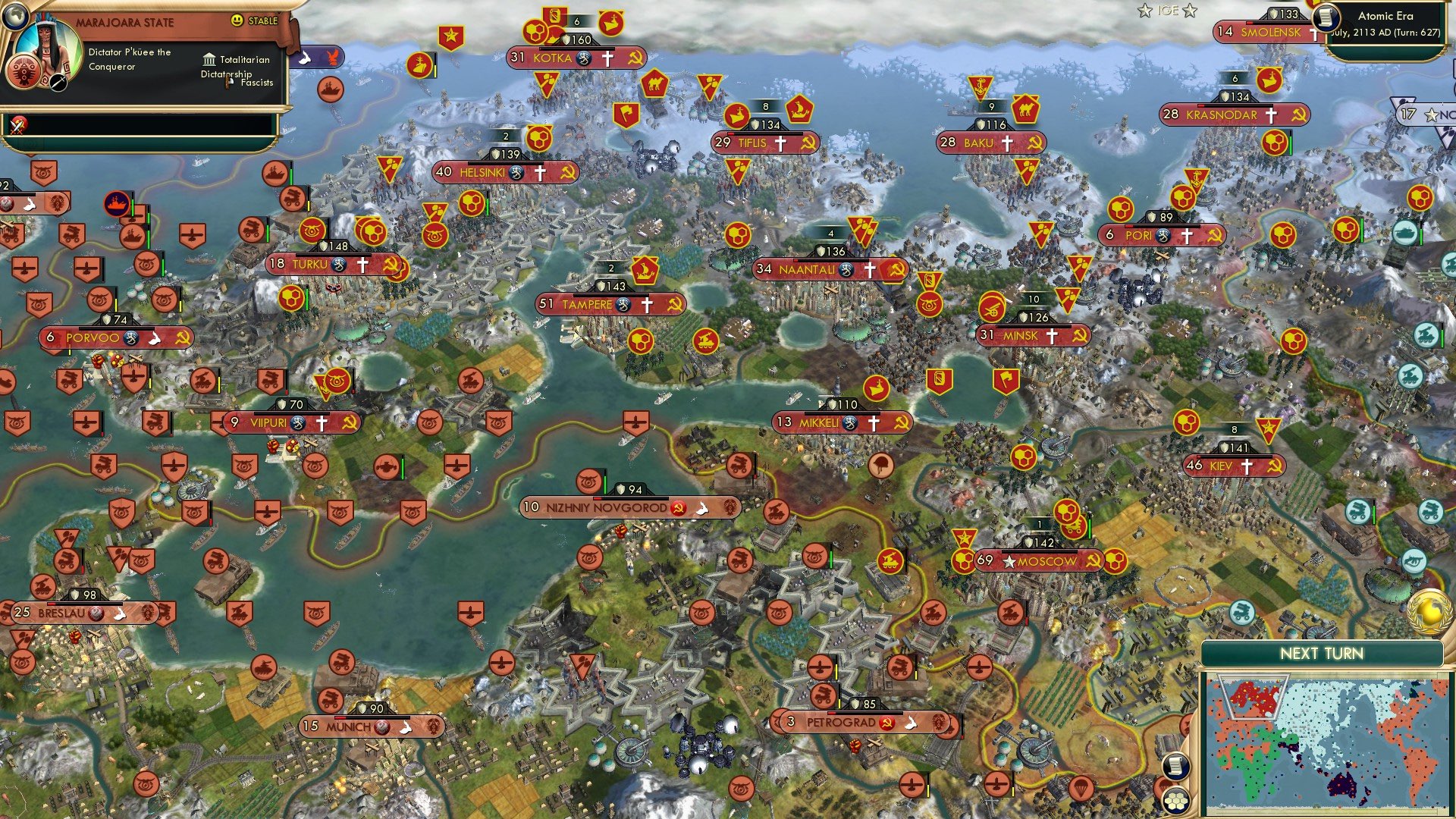Image resolution: width=1456 pixels, height=819 pixels.
Task: Click the religion cross icon on Minsk's banner
Action: (x=1051, y=335)
